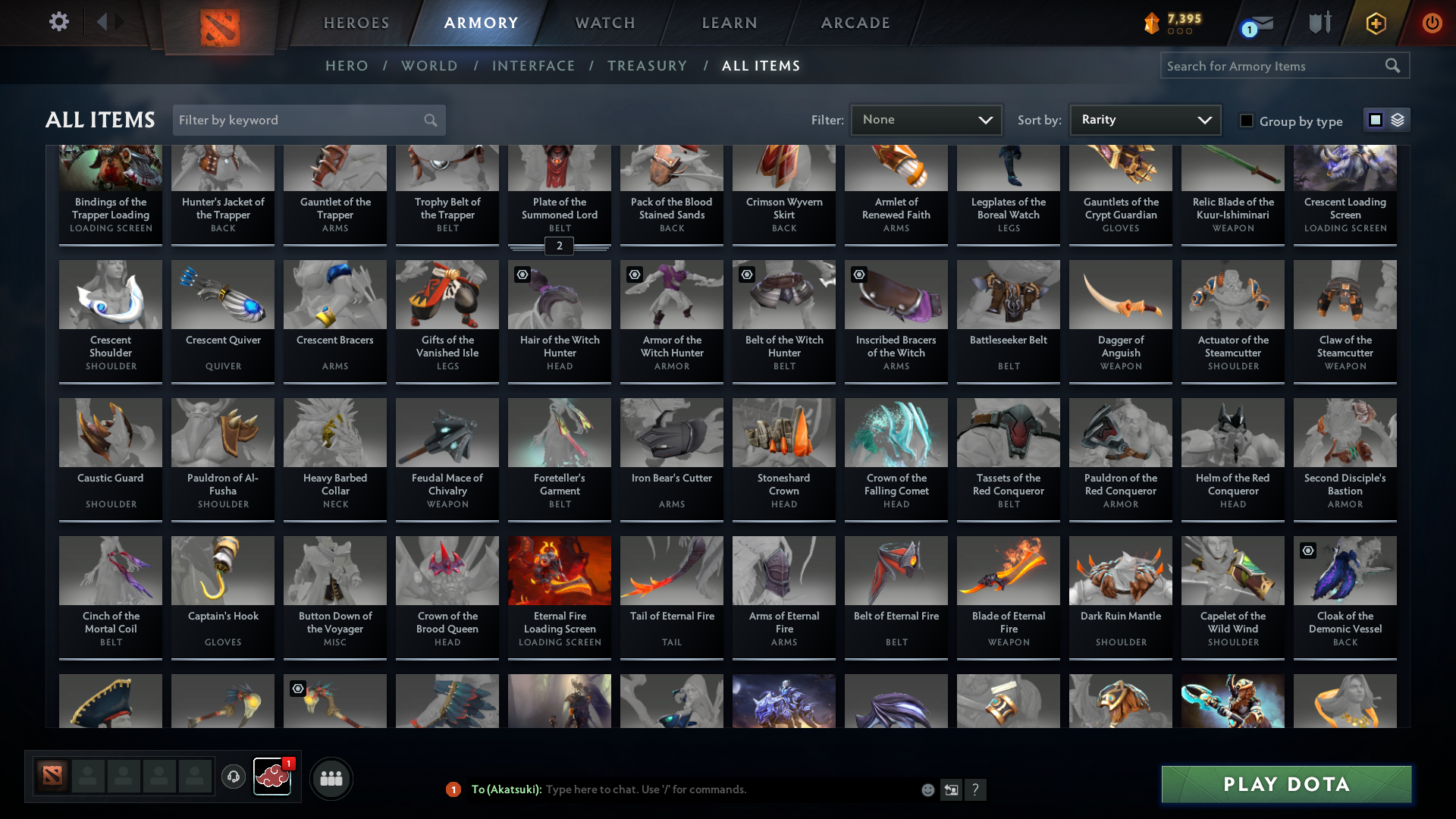Click the chat emoticon smiley

(x=927, y=789)
